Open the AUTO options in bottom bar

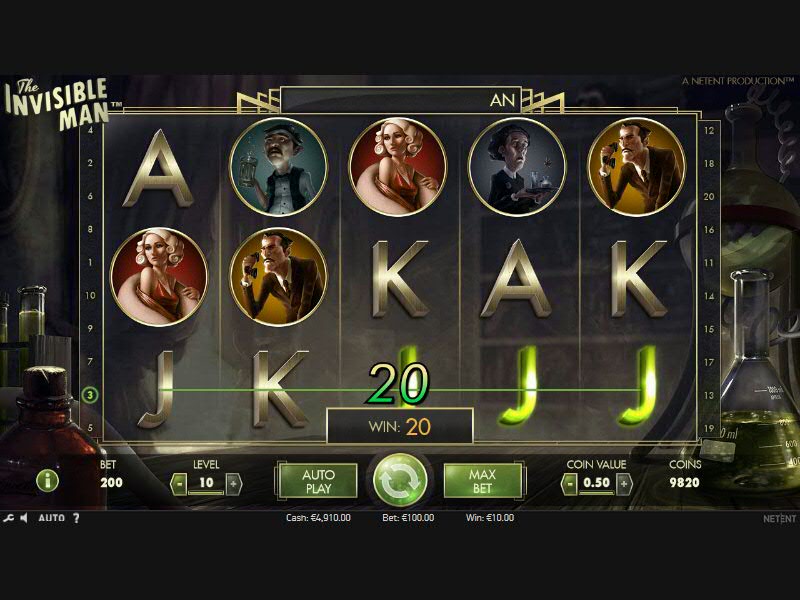point(51,518)
